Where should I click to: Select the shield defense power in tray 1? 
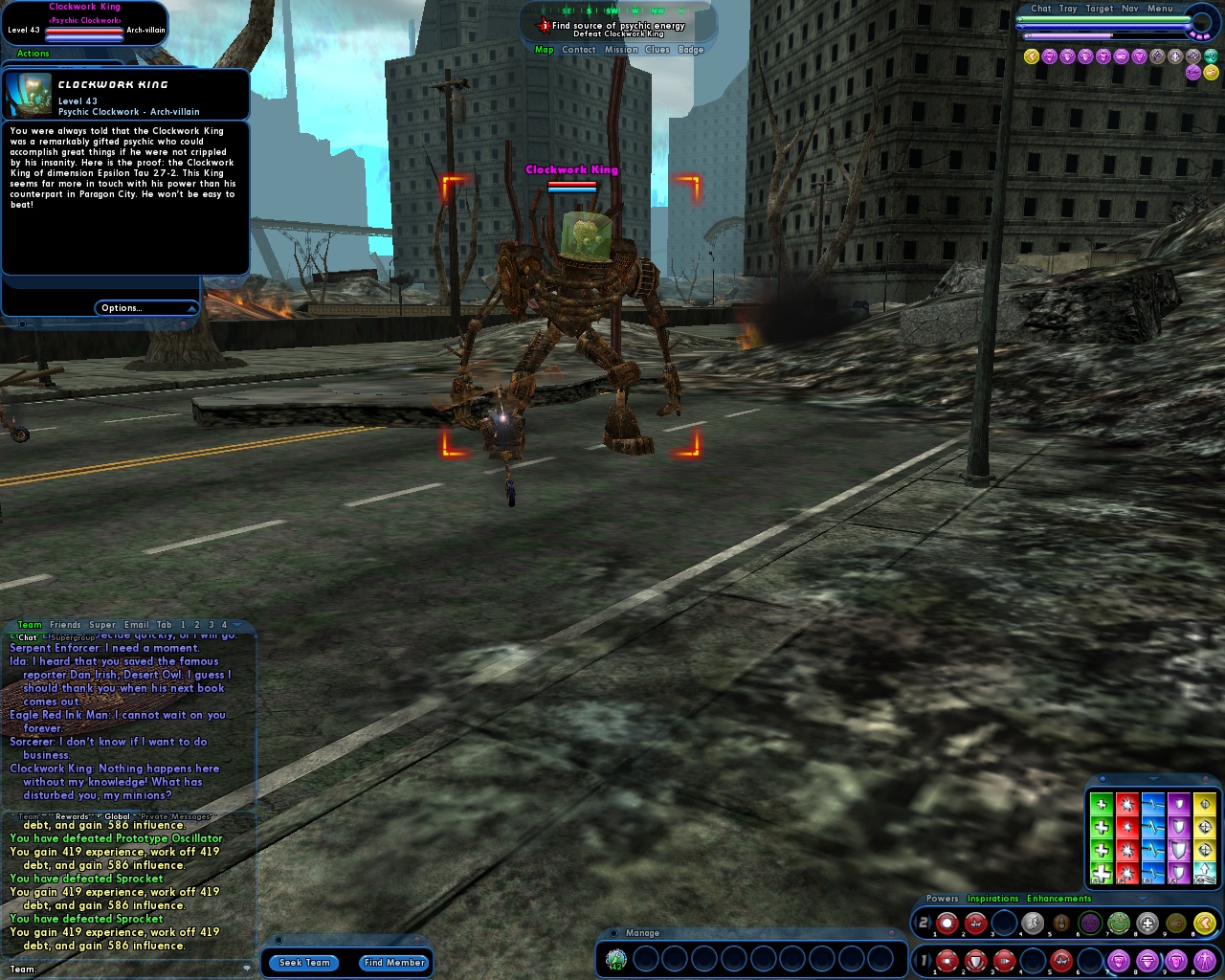tap(973, 959)
